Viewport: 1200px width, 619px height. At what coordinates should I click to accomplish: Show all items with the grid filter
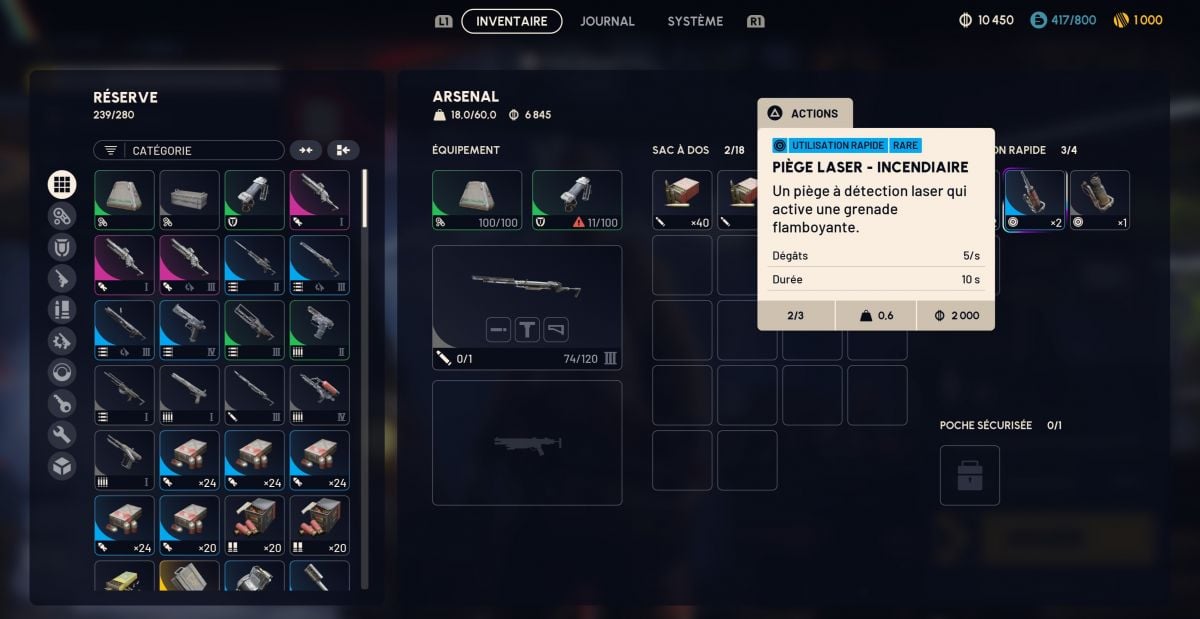click(62, 184)
